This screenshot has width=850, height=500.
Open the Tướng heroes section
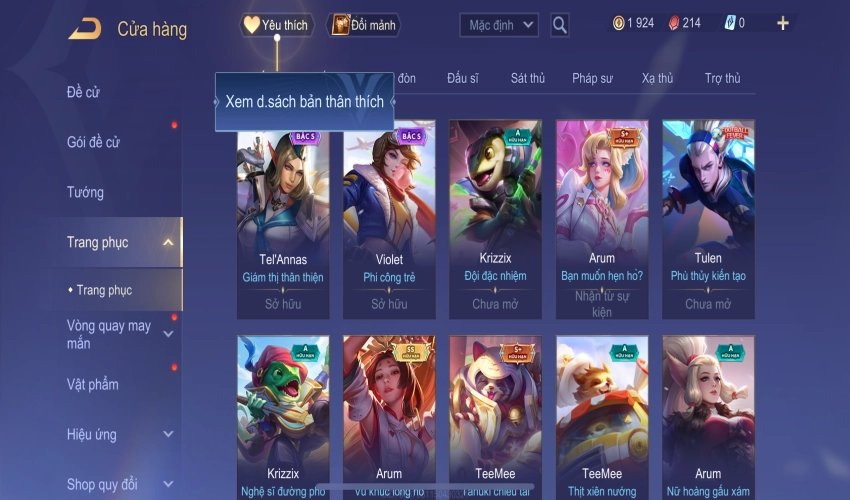click(85, 192)
